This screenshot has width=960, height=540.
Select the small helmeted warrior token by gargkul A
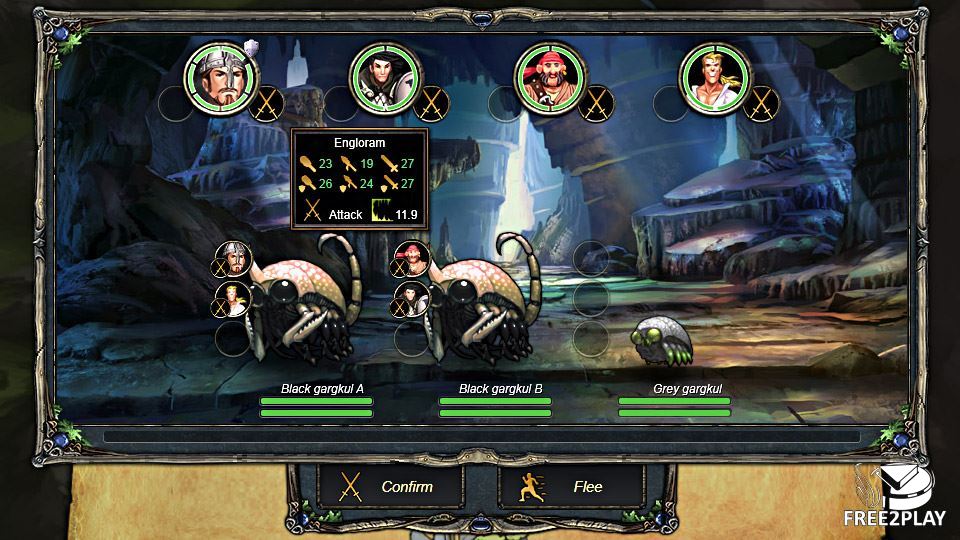pyautogui.click(x=232, y=259)
